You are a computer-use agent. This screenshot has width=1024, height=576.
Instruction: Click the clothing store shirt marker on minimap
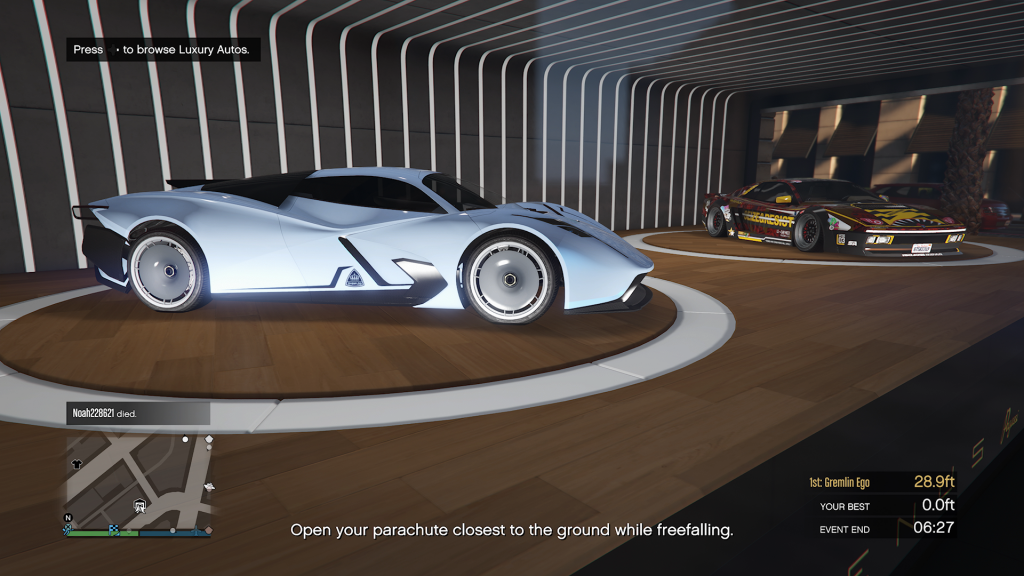pyautogui.click(x=78, y=464)
